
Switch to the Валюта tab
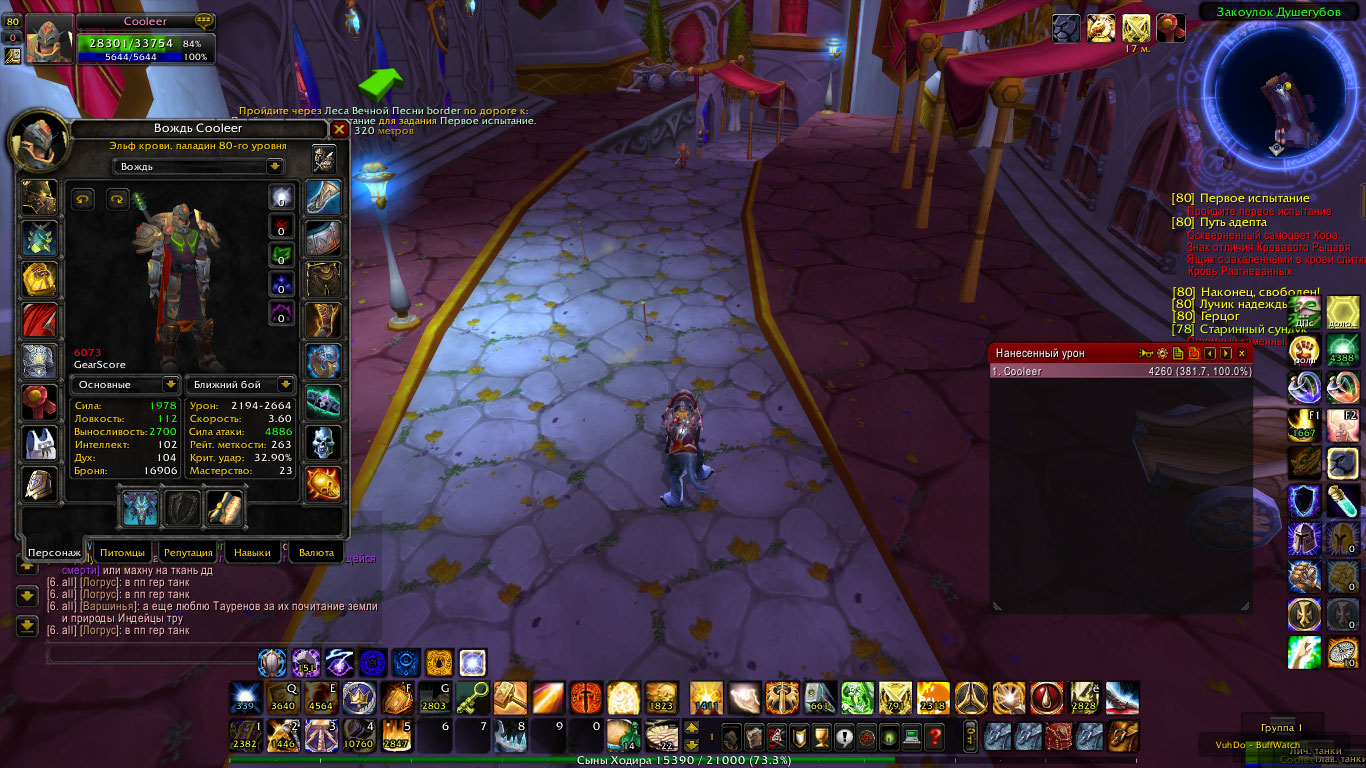316,552
